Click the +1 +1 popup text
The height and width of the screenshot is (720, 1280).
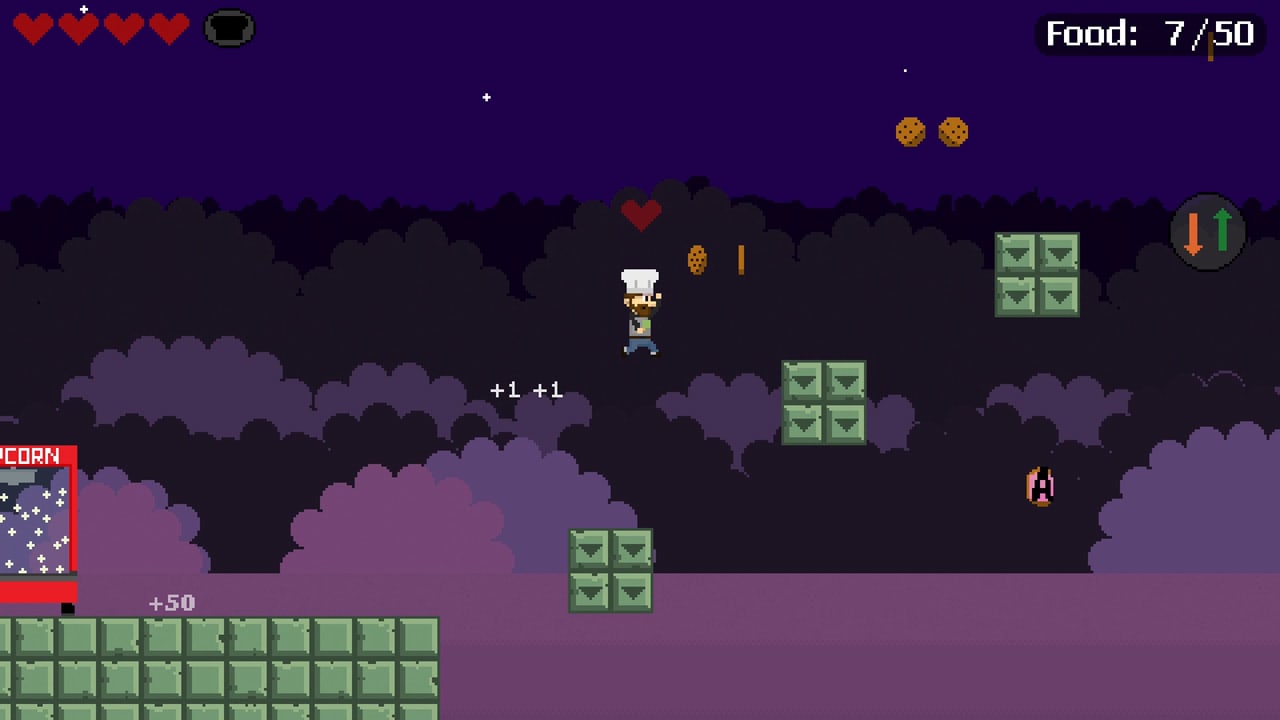coord(527,390)
